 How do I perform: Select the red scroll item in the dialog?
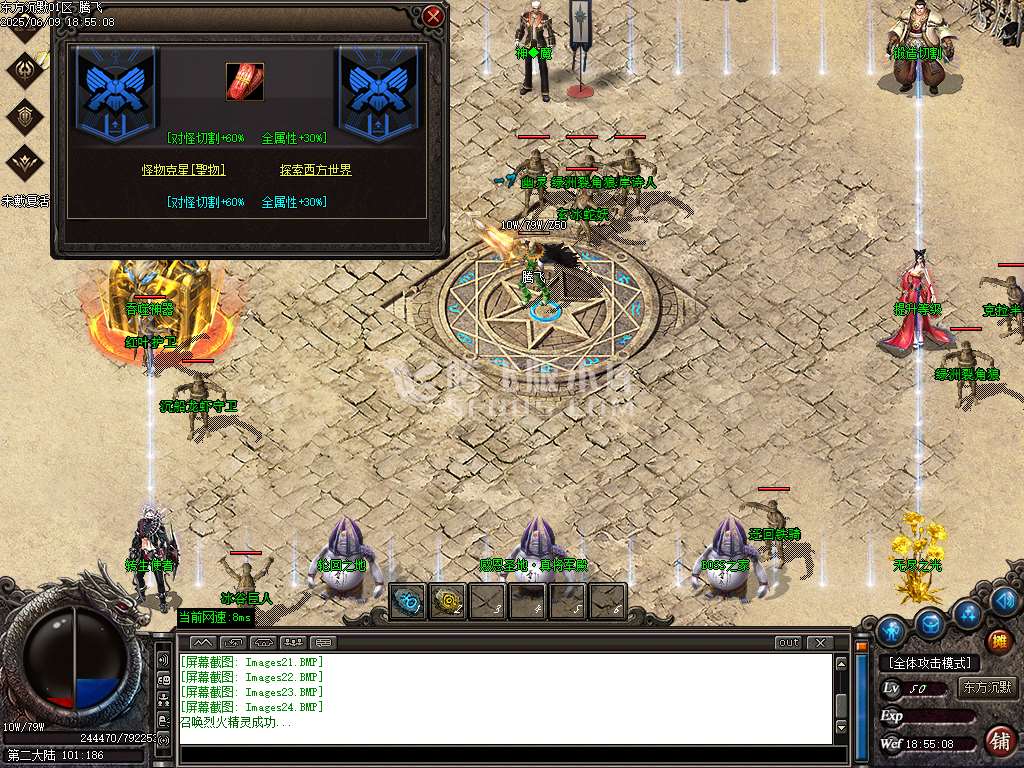(x=245, y=80)
